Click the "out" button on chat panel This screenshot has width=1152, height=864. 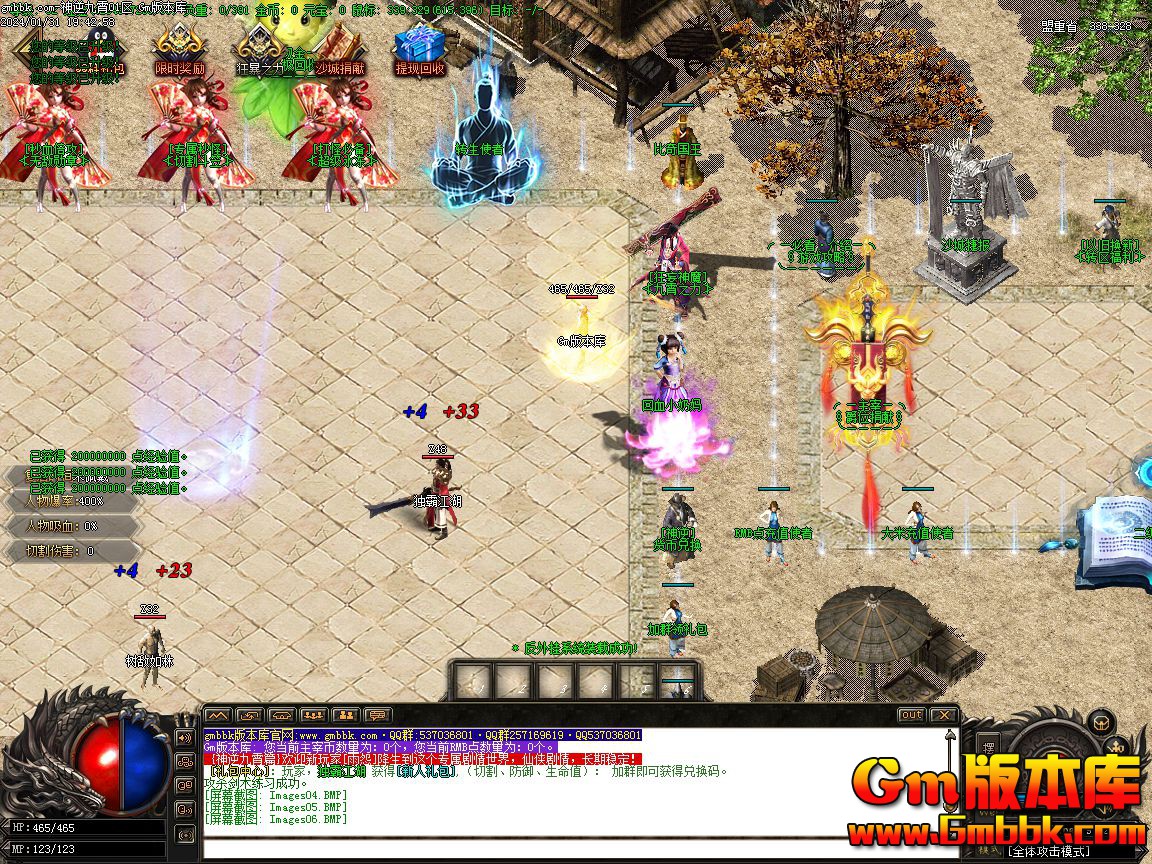tap(911, 715)
